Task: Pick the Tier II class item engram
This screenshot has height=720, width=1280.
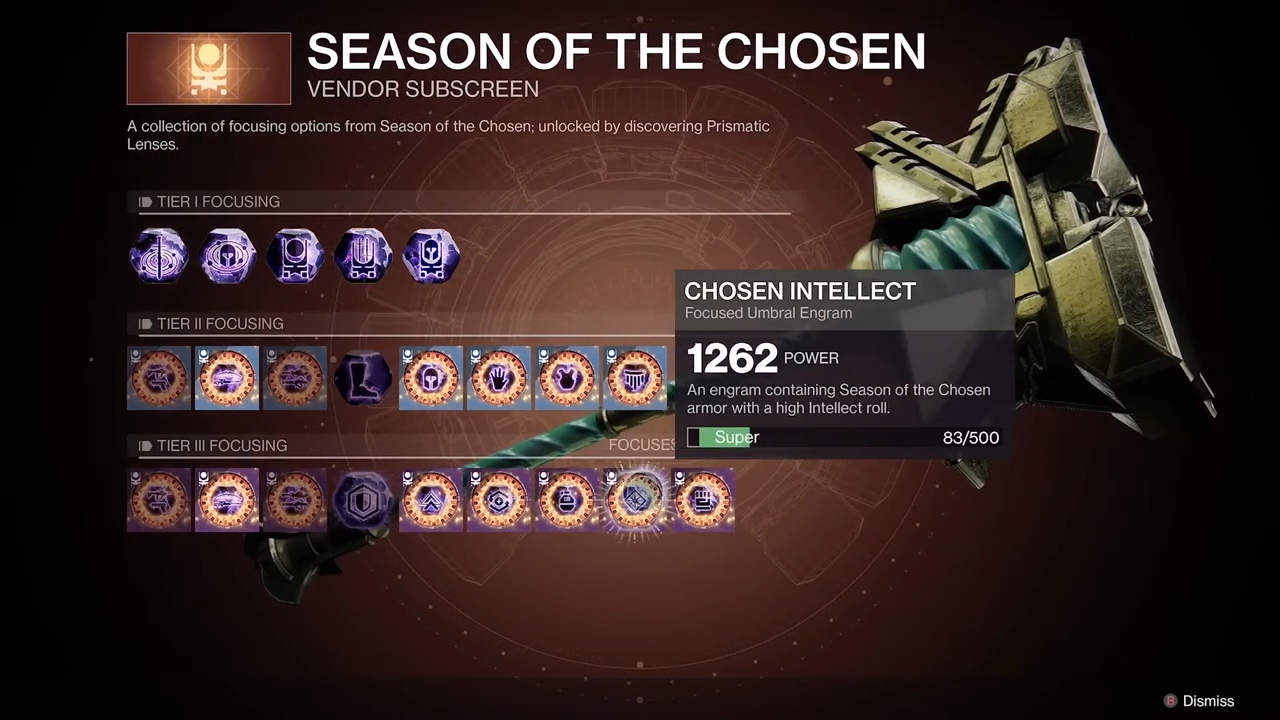Action: coord(635,378)
